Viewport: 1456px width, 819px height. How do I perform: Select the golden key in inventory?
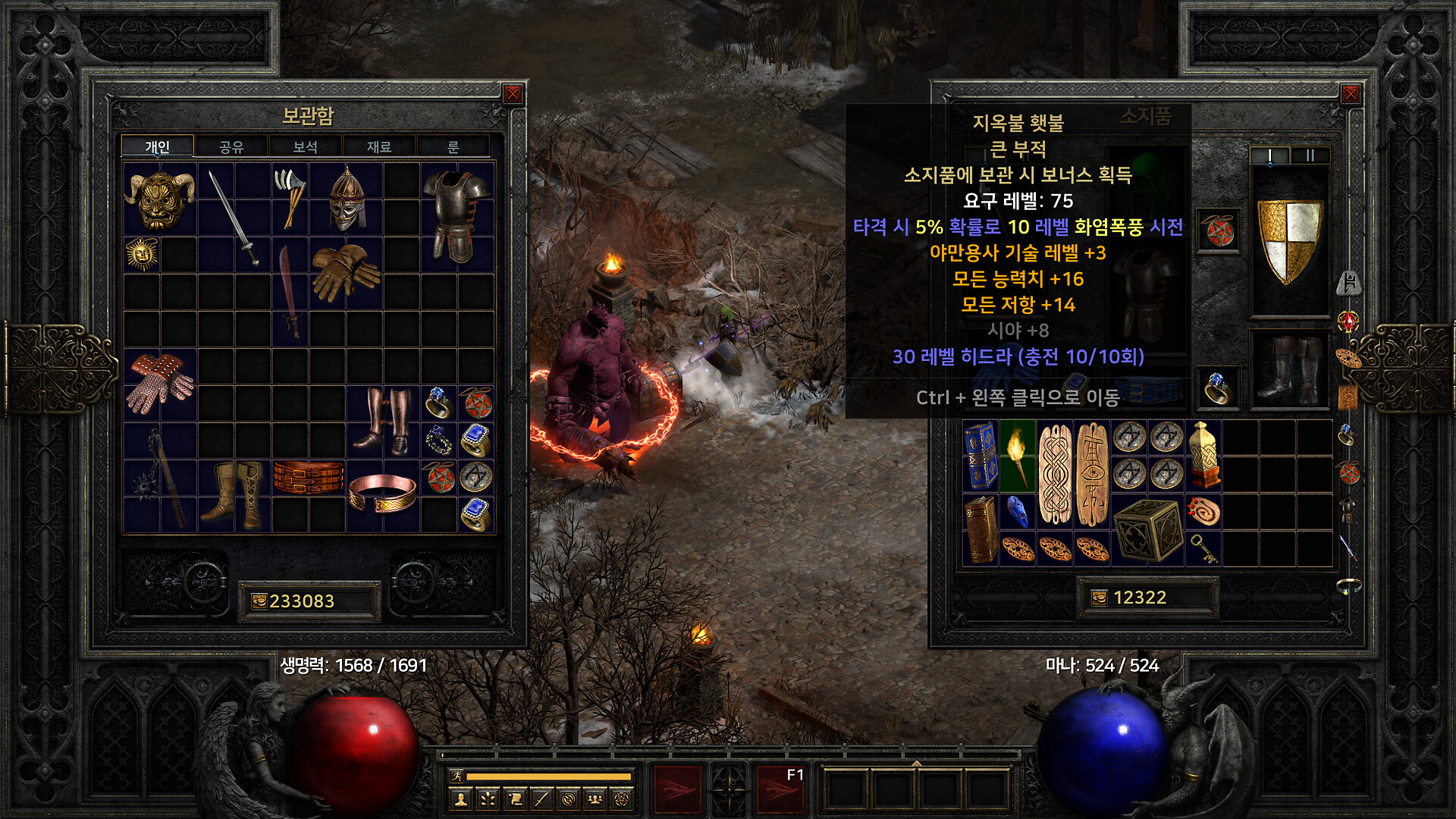coord(1203,548)
